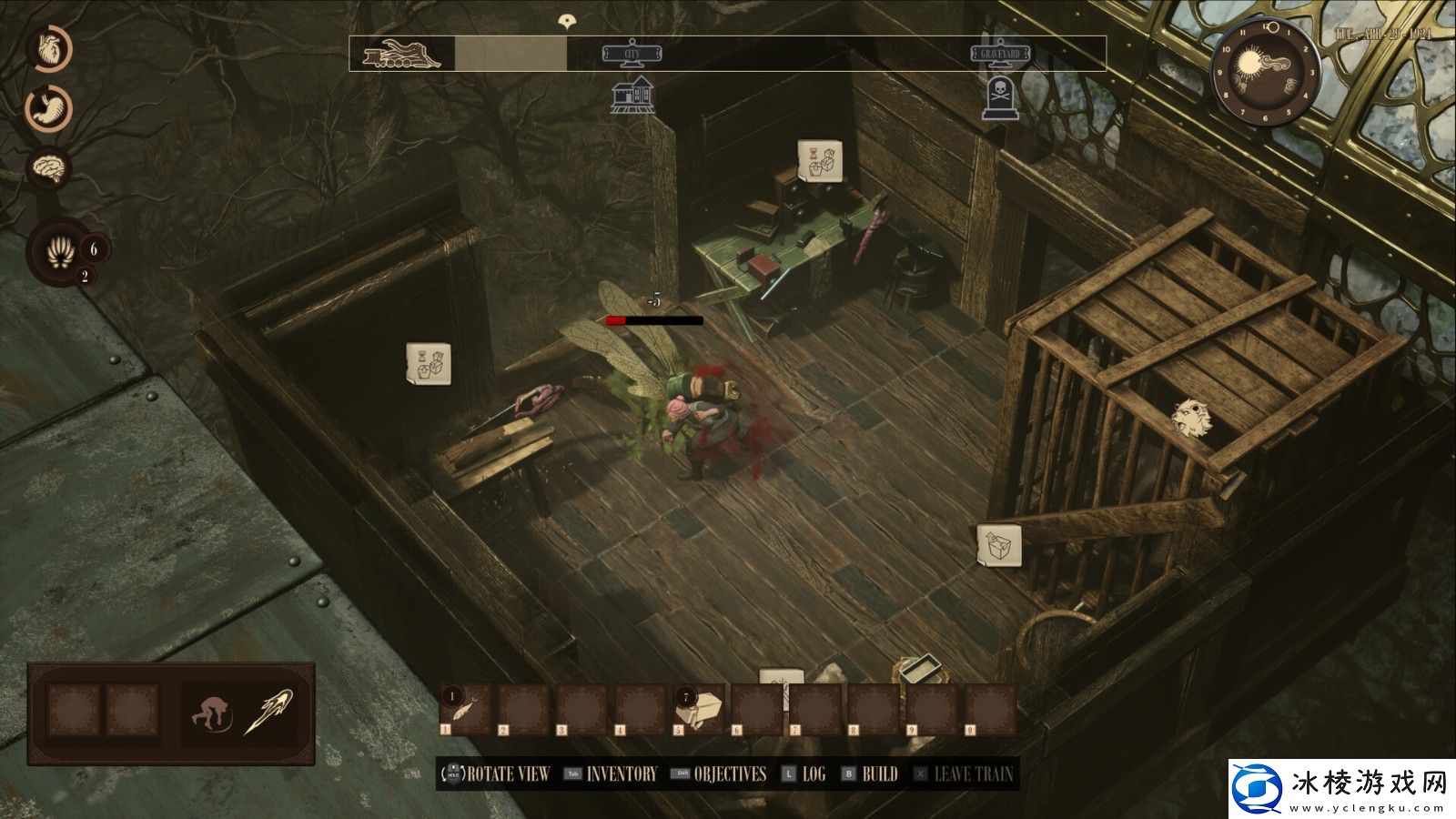The height and width of the screenshot is (819, 1456).
Task: Select the City stop on the route bar
Action: [x=632, y=55]
